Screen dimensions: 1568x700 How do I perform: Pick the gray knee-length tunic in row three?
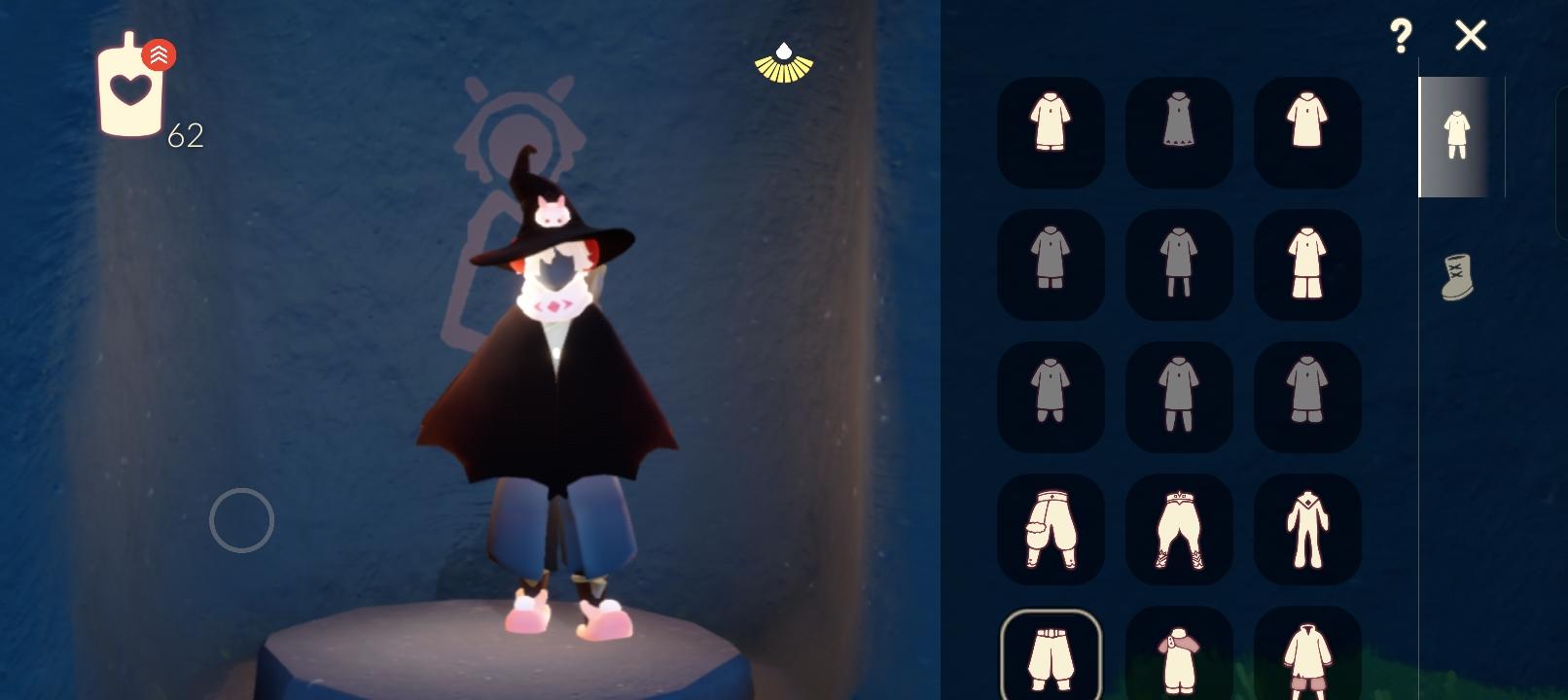pyautogui.click(x=1179, y=397)
